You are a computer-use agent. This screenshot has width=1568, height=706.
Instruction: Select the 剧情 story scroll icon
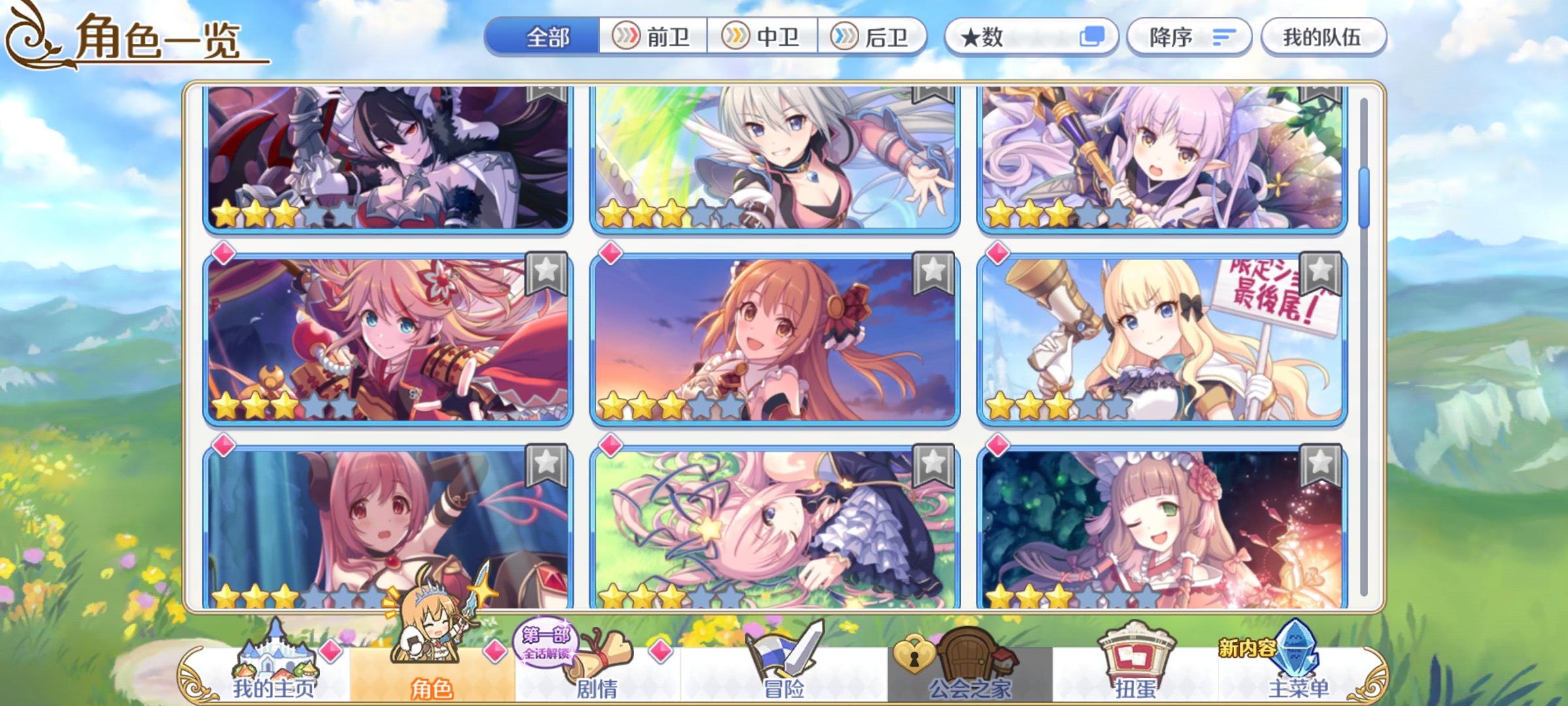point(602,658)
